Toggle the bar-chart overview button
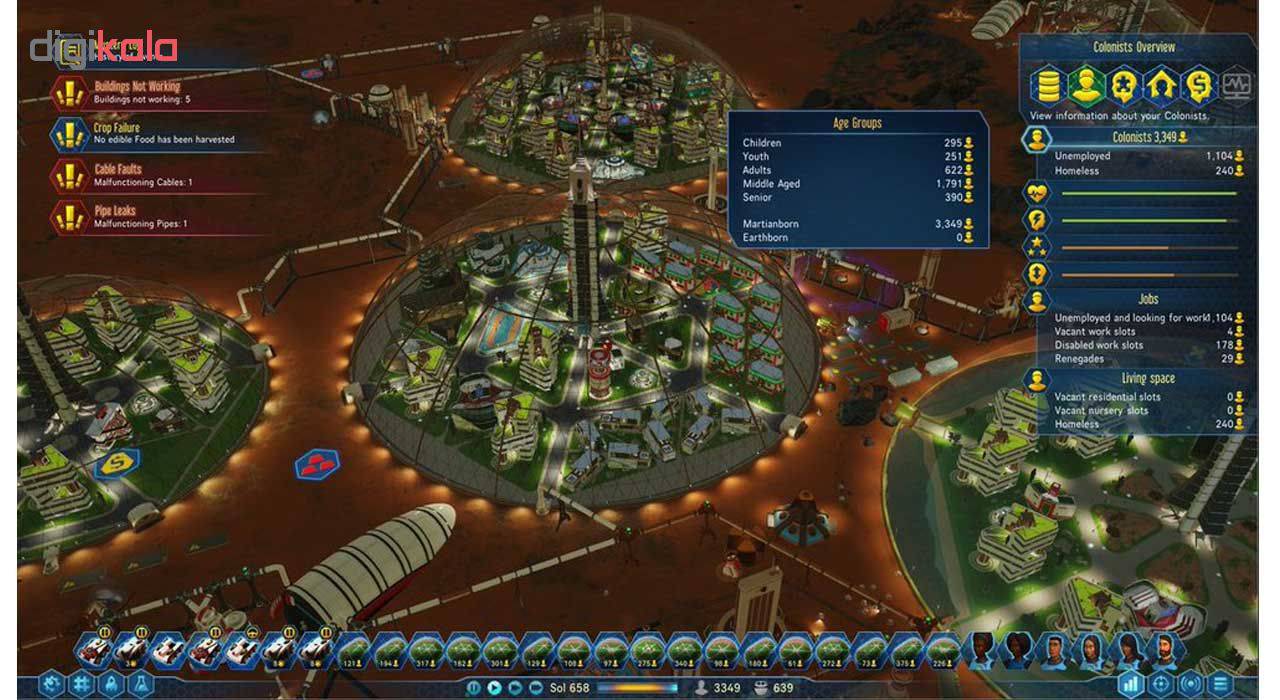This screenshot has width=1280, height=700. point(1131,686)
